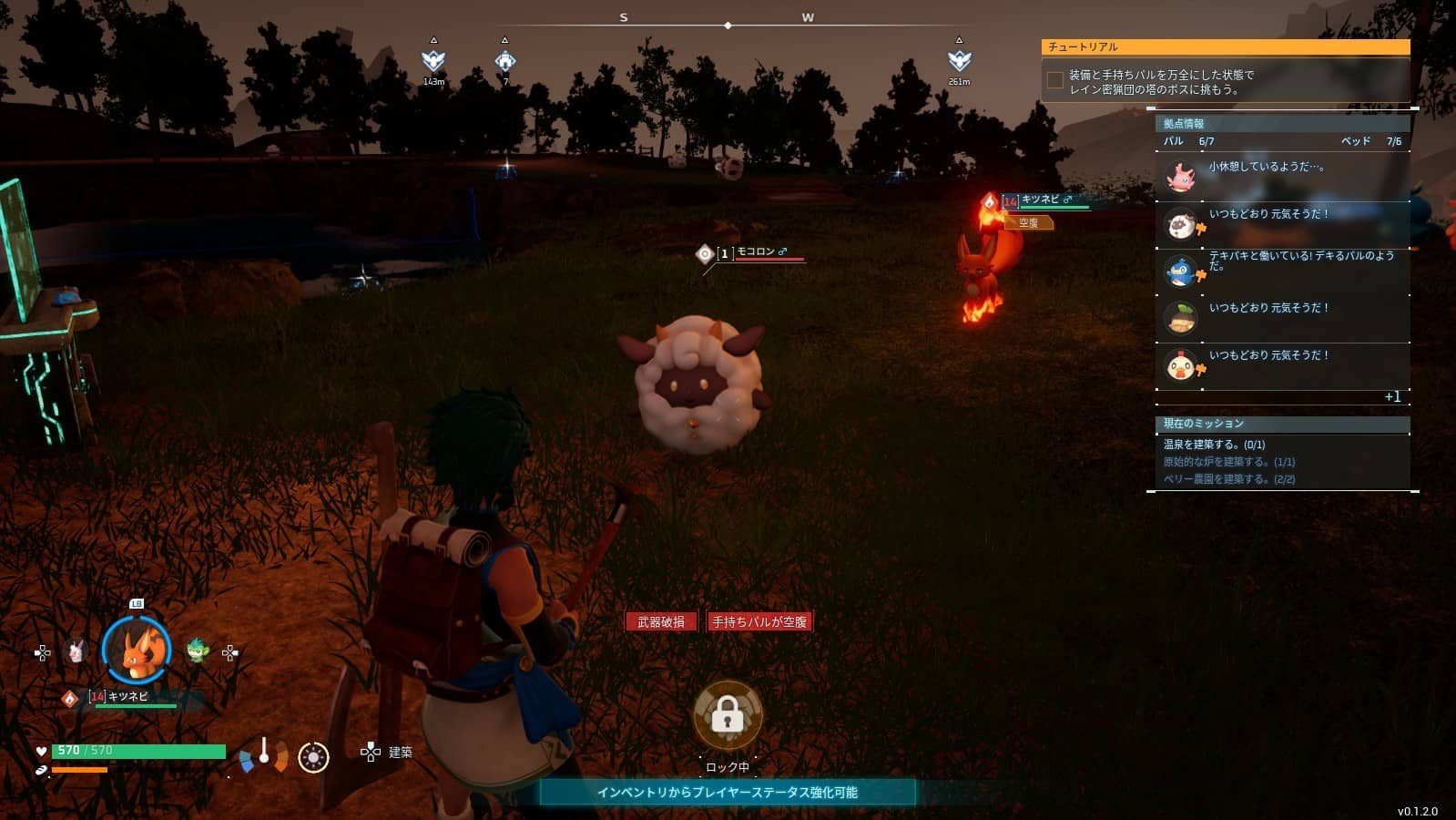Viewport: 1456px width, 820px height.
Task: Select the Foxparks portrait in the party wheel
Action: coord(137,651)
